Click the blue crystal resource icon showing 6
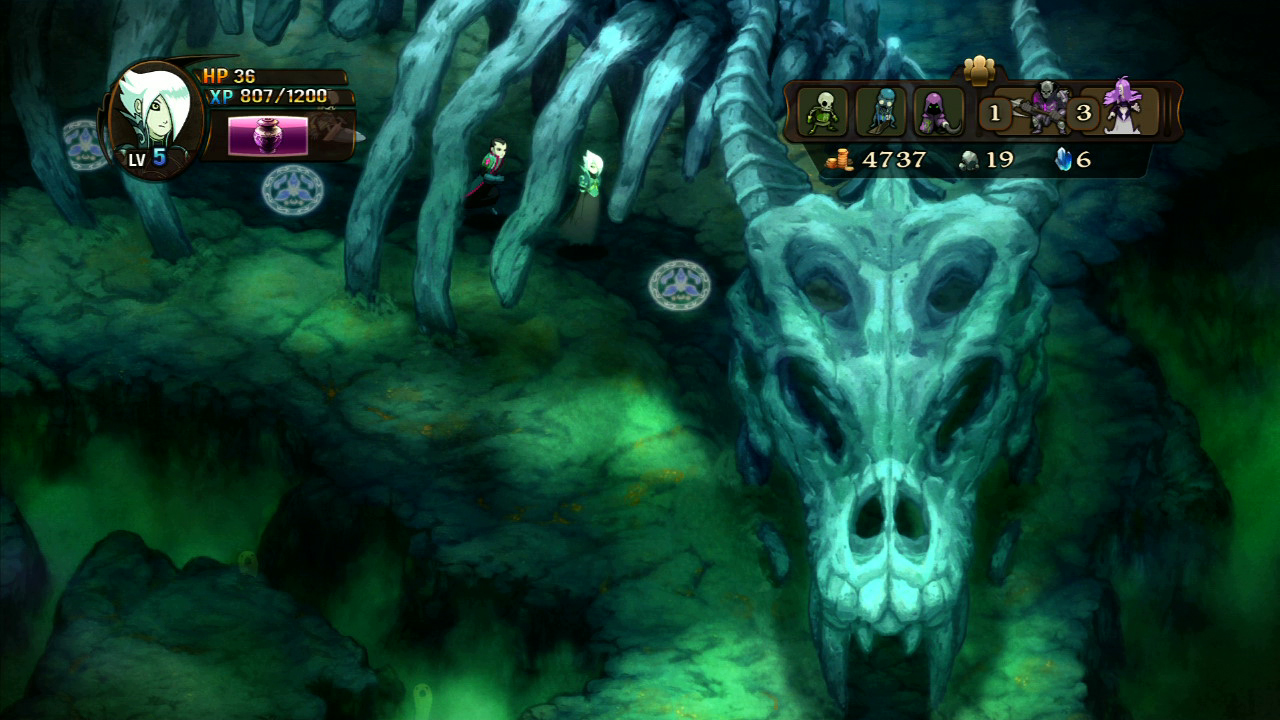This screenshot has width=1280, height=720. click(x=1063, y=157)
